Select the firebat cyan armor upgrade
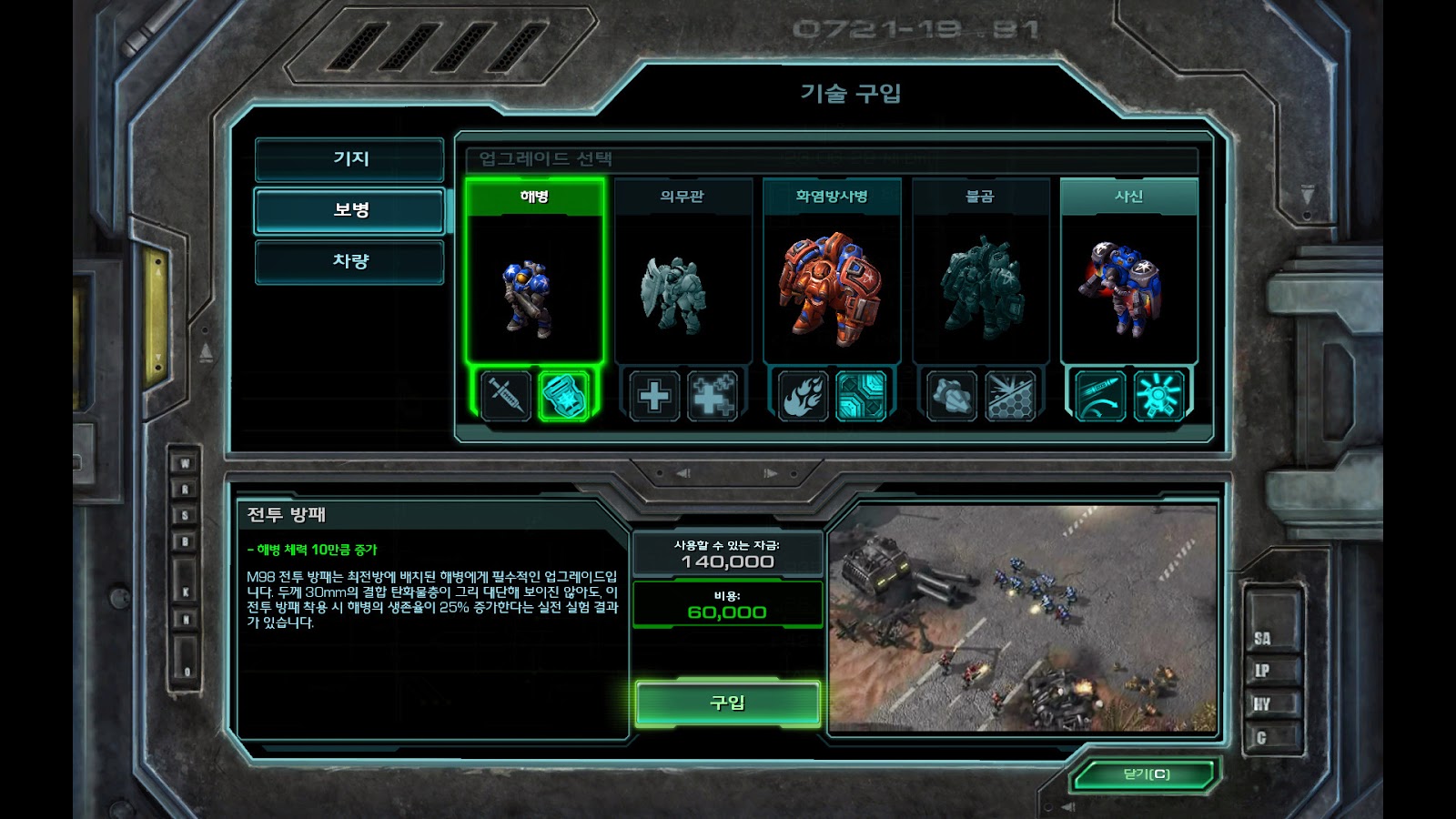 click(861, 396)
